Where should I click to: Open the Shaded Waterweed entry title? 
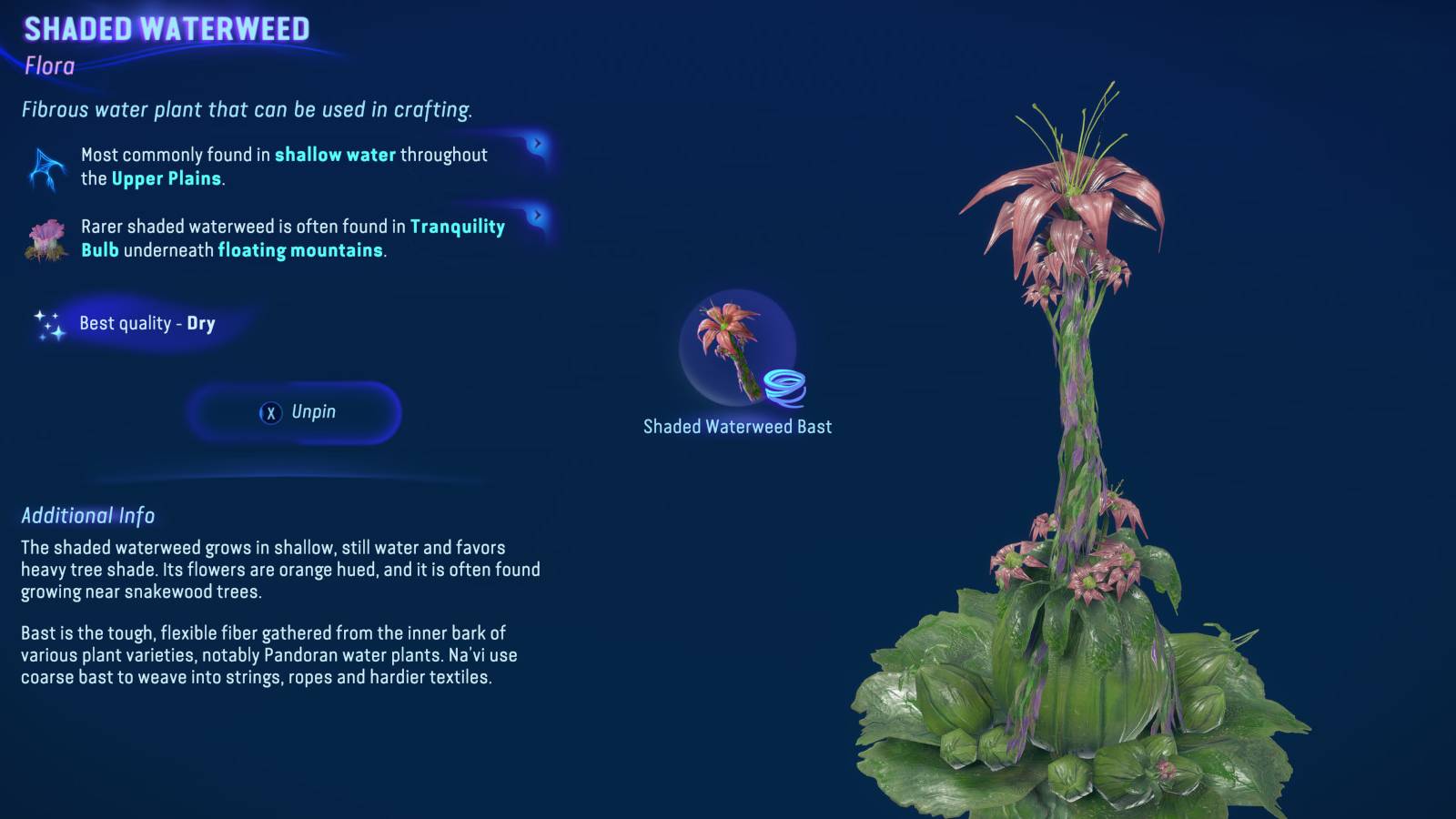point(167,29)
